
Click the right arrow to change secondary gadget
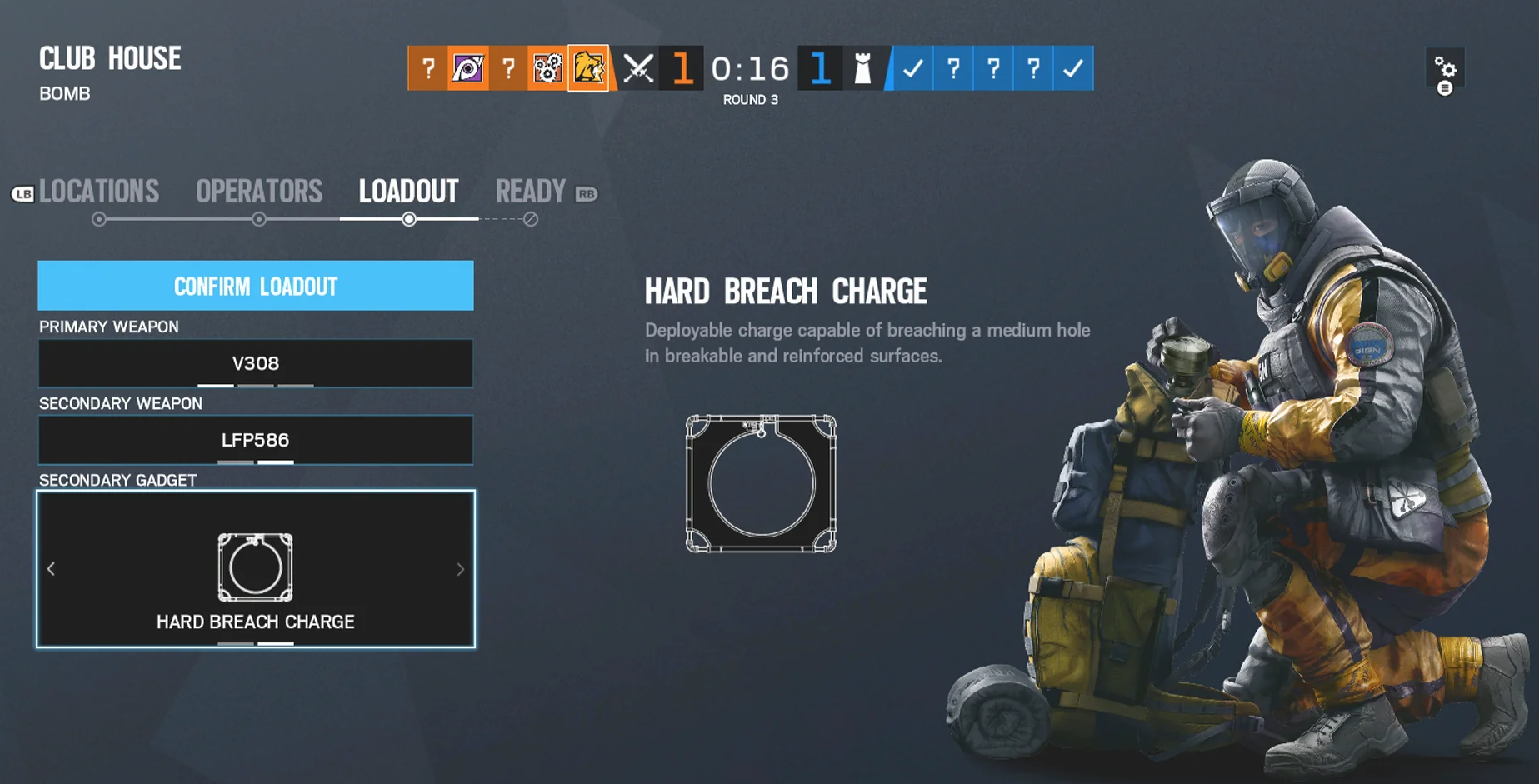tap(460, 569)
